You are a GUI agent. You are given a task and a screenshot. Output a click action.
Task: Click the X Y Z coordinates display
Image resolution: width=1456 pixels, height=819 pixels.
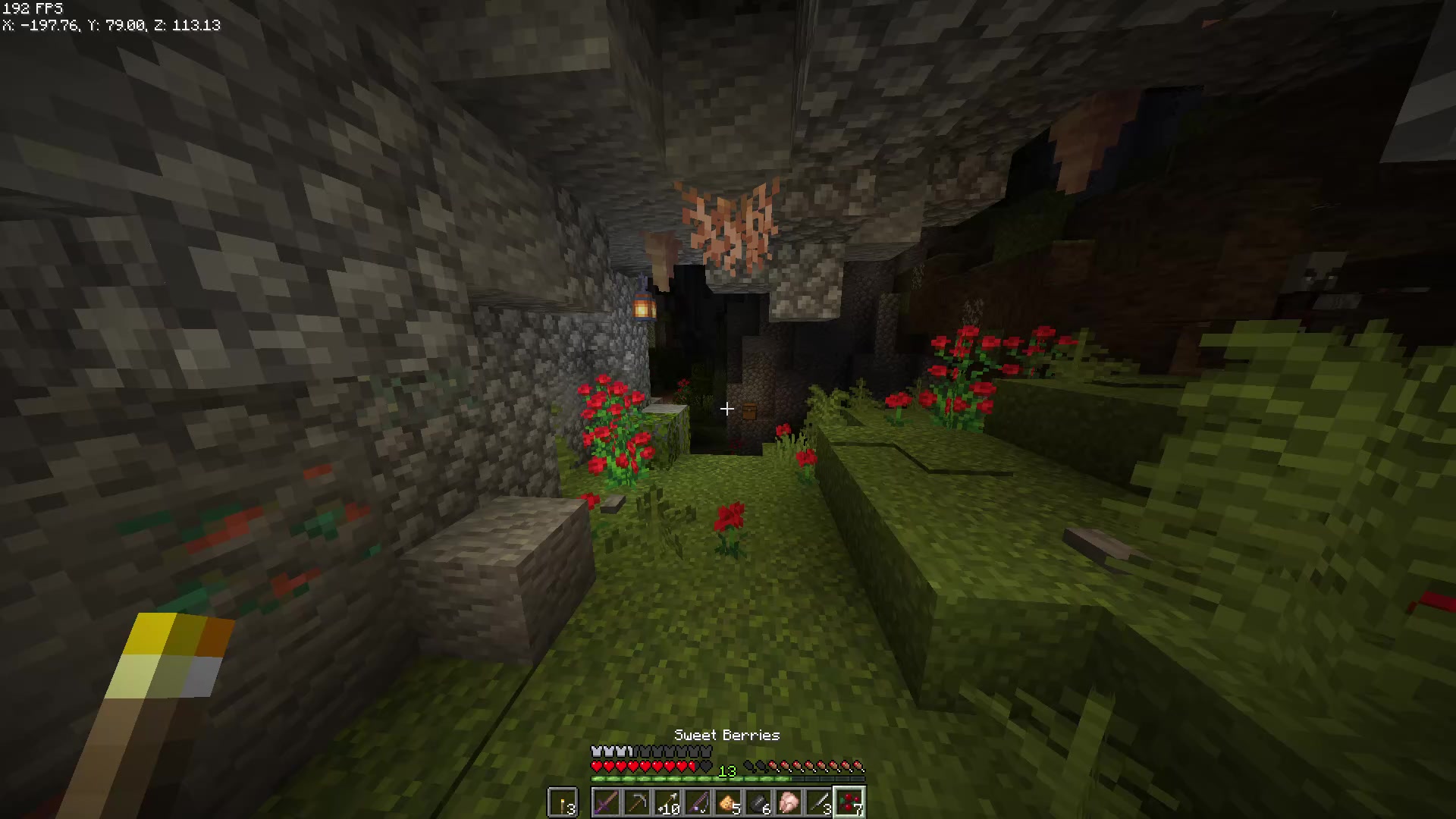[111, 25]
